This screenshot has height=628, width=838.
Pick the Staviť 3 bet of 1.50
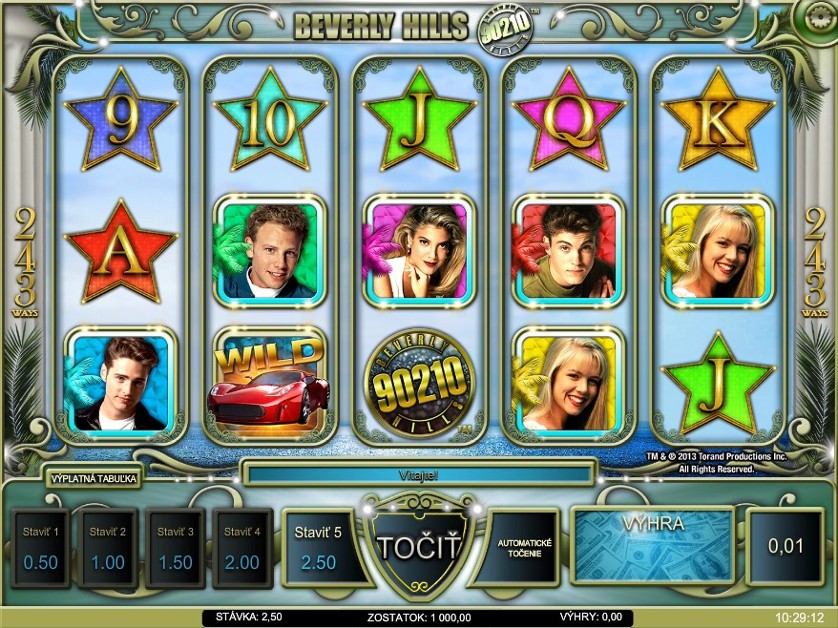(175, 548)
